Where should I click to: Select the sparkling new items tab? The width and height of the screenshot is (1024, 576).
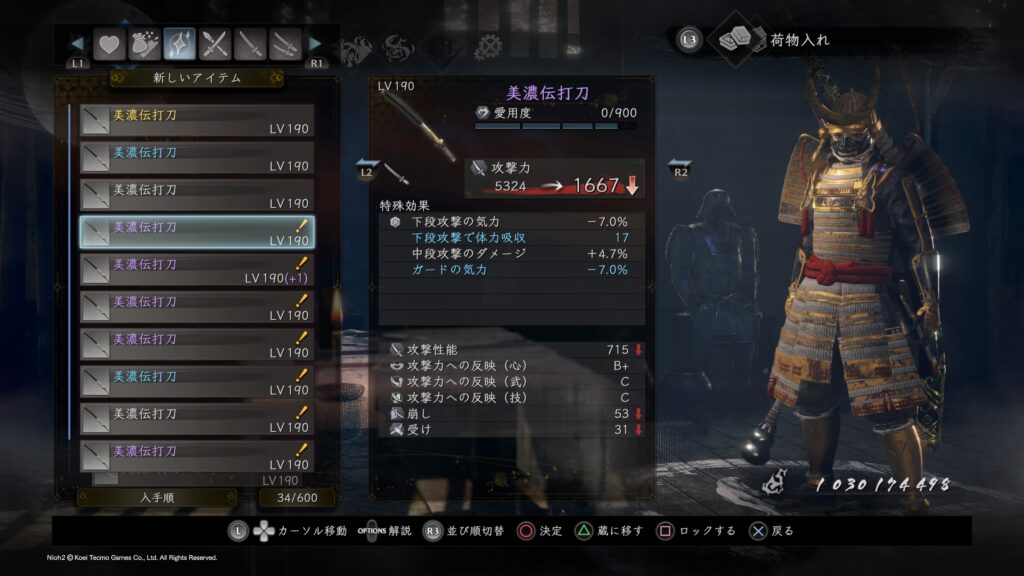click(x=180, y=44)
